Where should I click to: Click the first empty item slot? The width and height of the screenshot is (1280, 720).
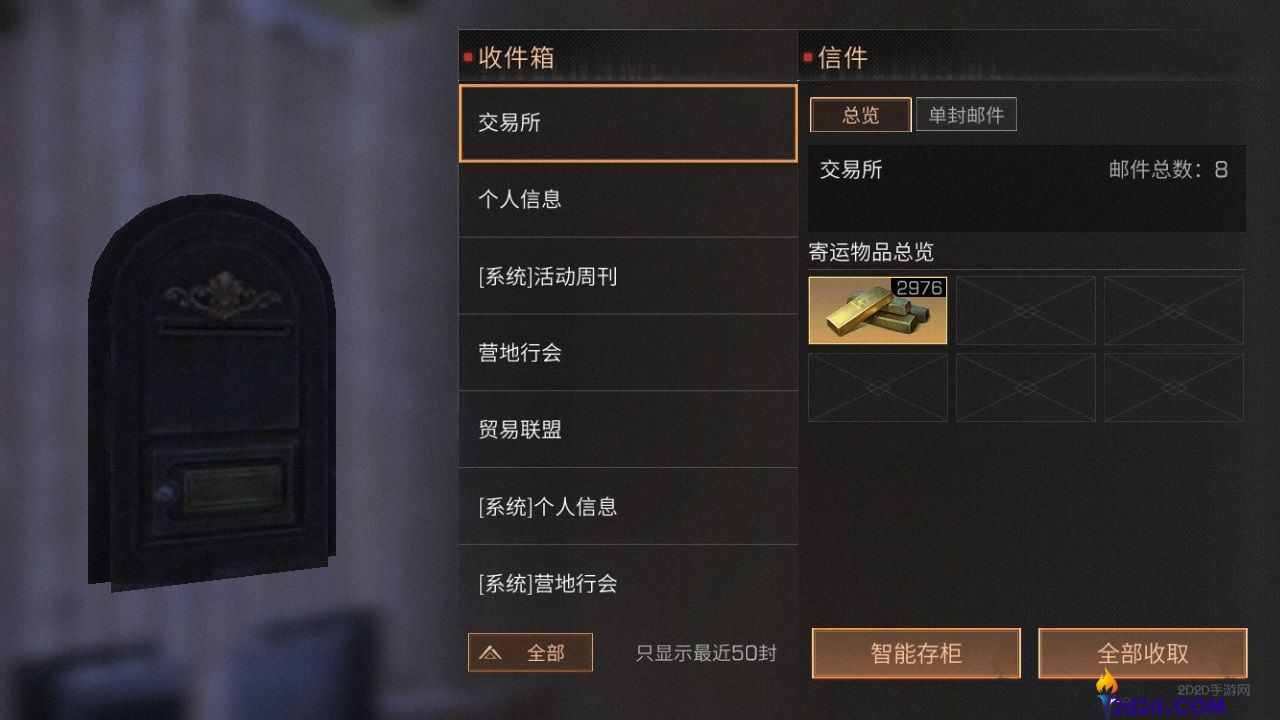[1025, 310]
